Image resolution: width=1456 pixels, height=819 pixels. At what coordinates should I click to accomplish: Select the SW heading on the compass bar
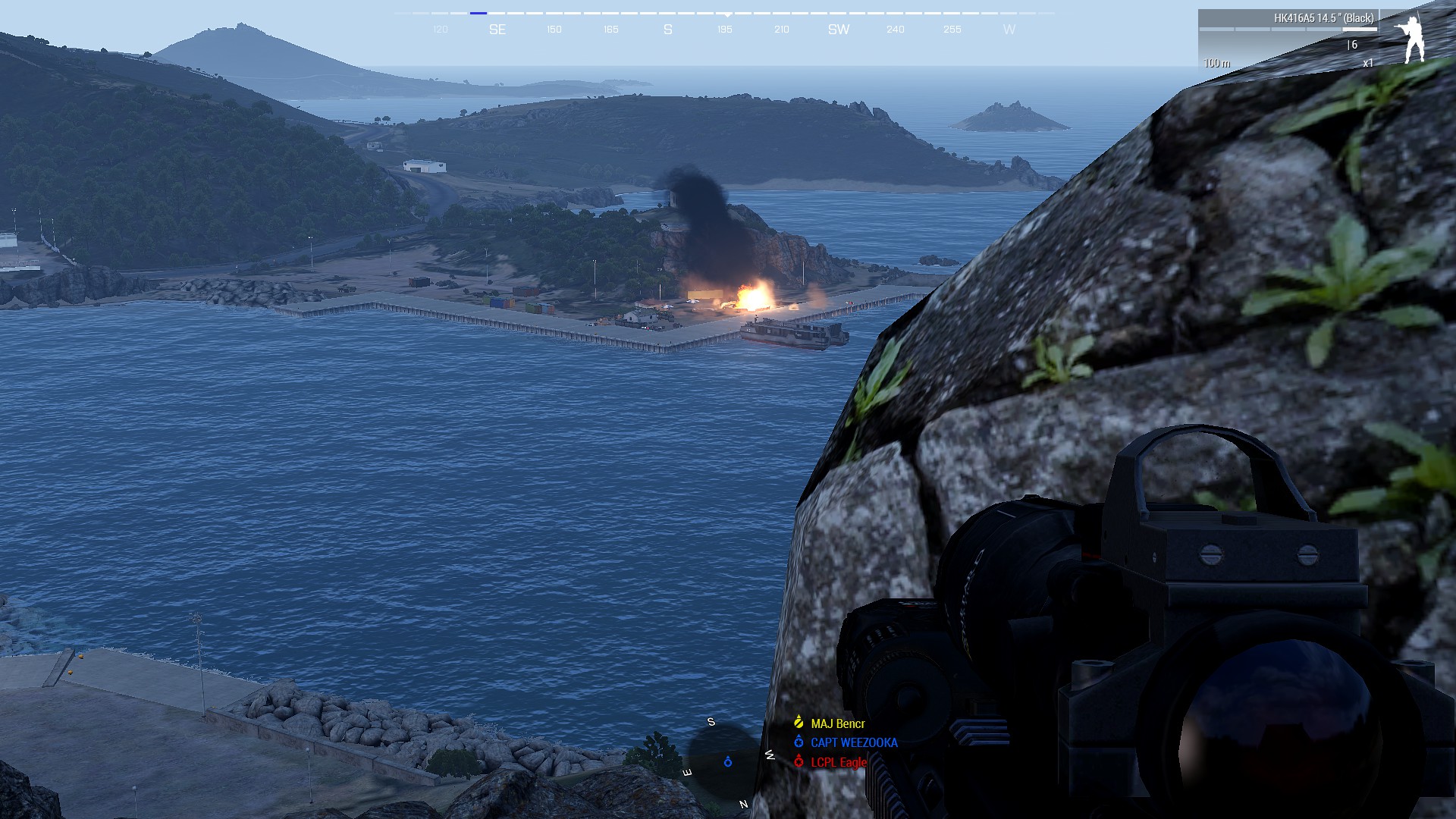[838, 30]
